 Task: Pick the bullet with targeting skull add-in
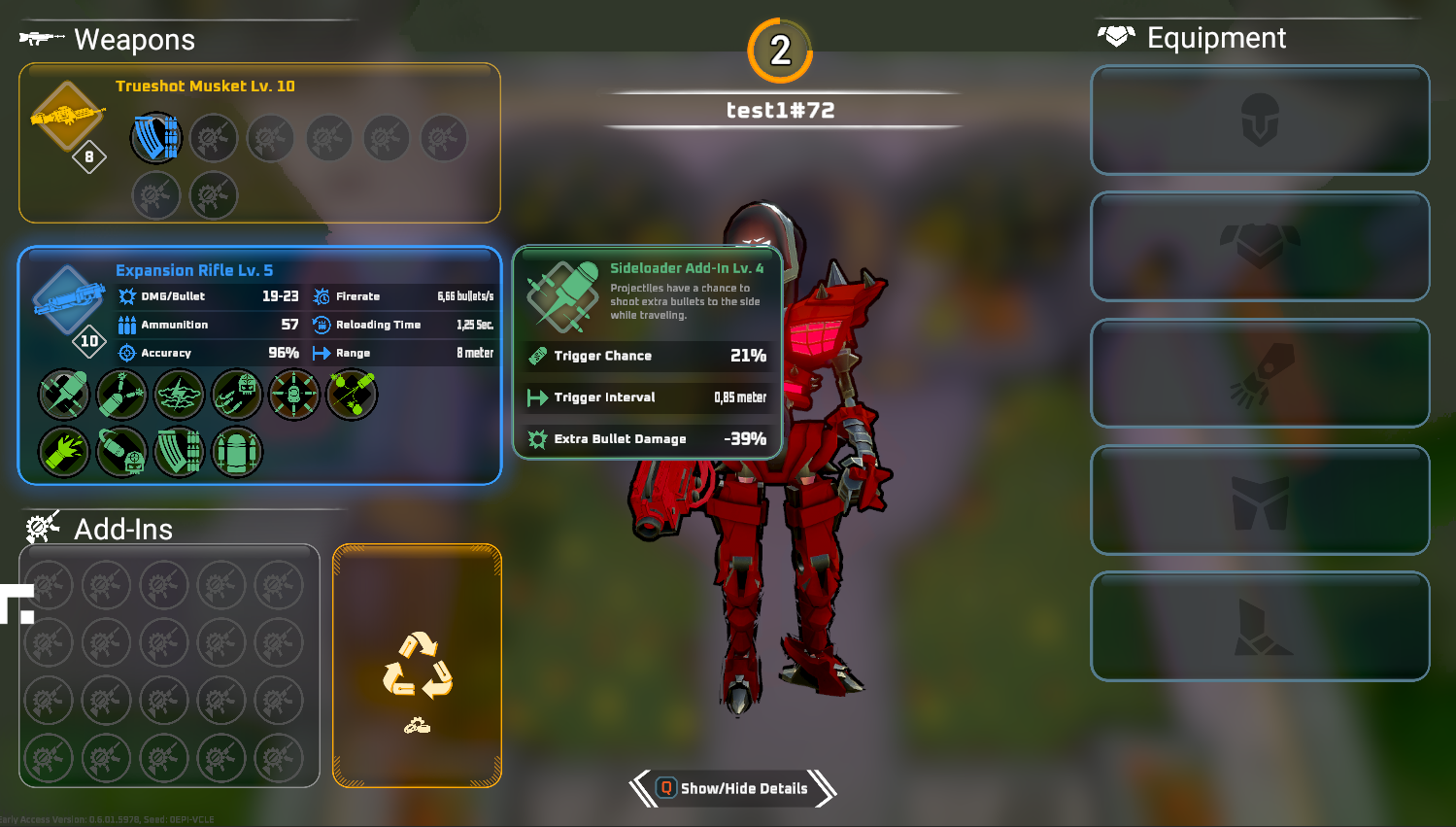click(121, 453)
